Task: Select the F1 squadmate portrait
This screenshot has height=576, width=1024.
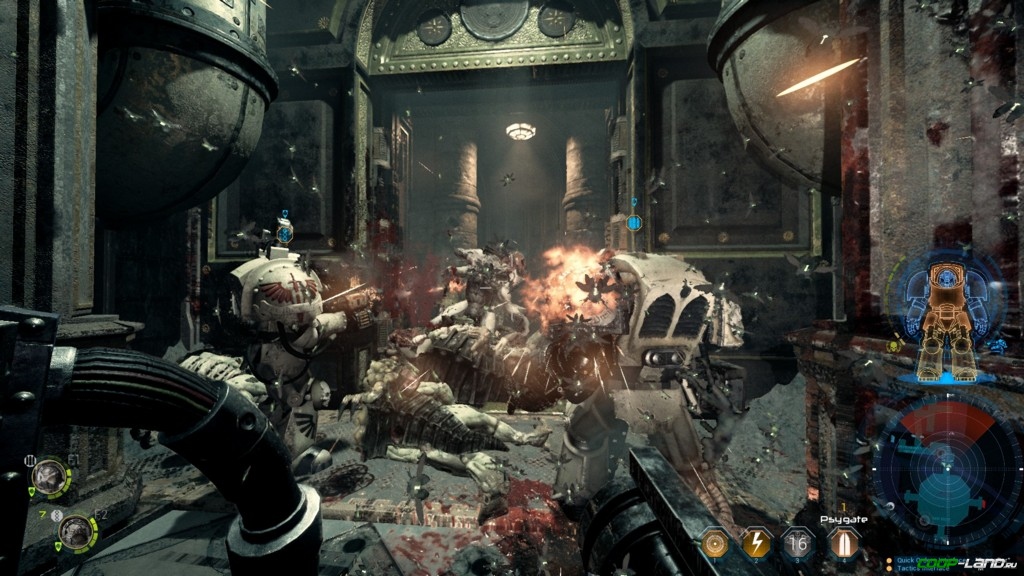Action: tap(47, 477)
